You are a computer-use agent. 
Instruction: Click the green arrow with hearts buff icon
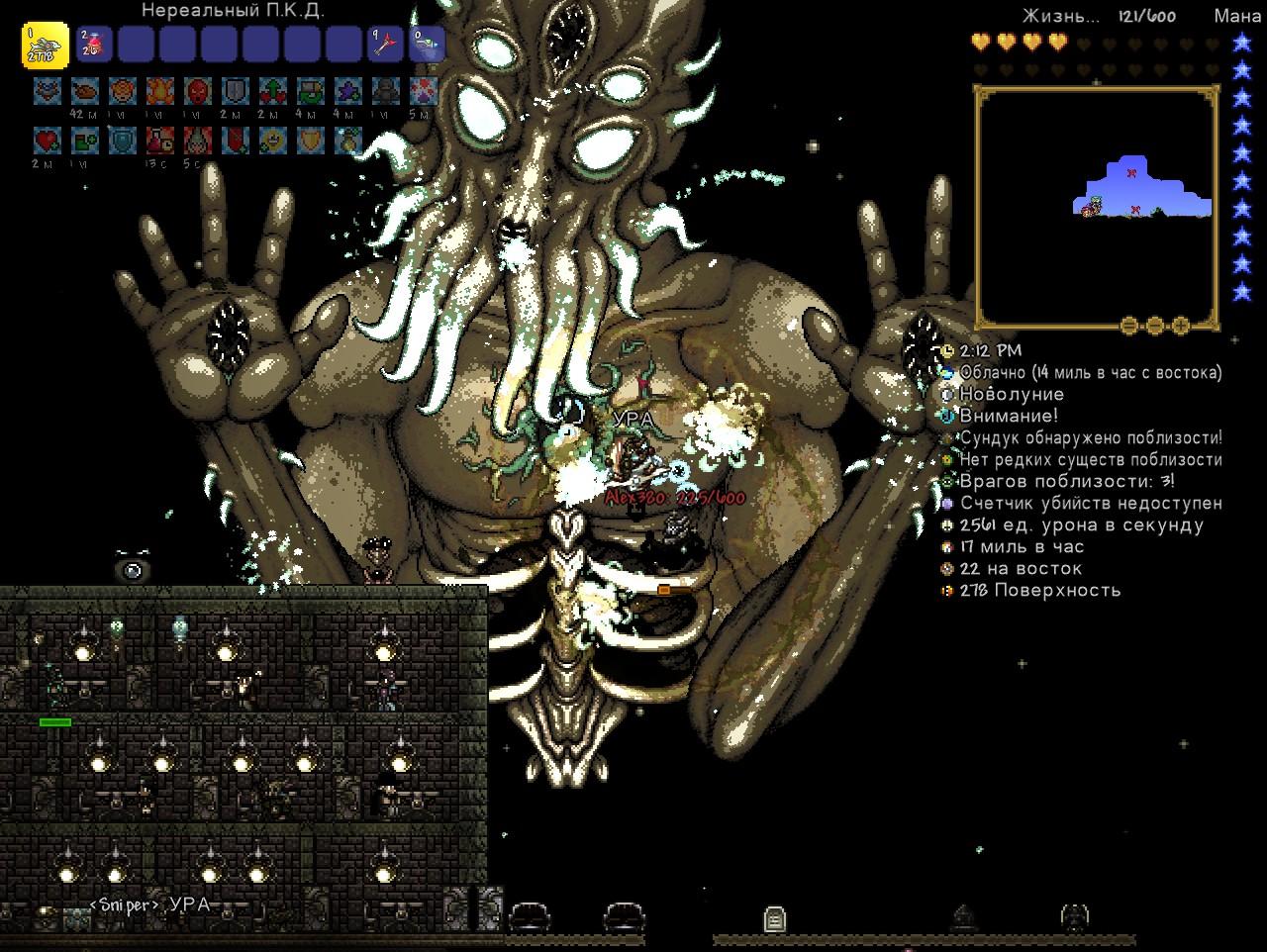273,92
